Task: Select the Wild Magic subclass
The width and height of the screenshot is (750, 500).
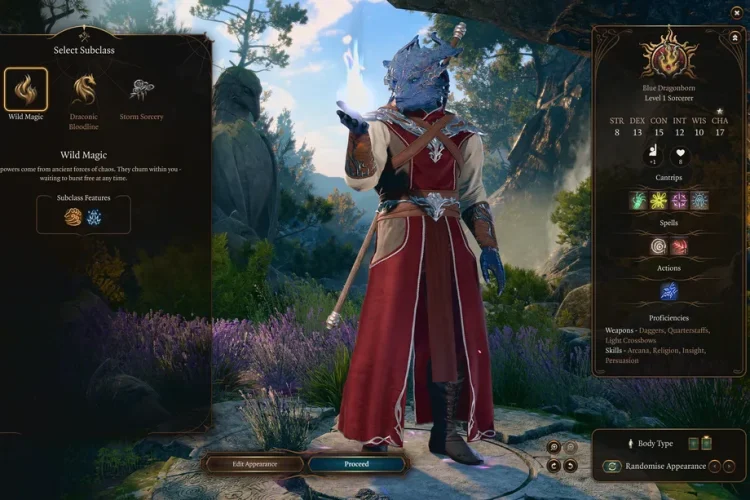Action: (x=26, y=90)
